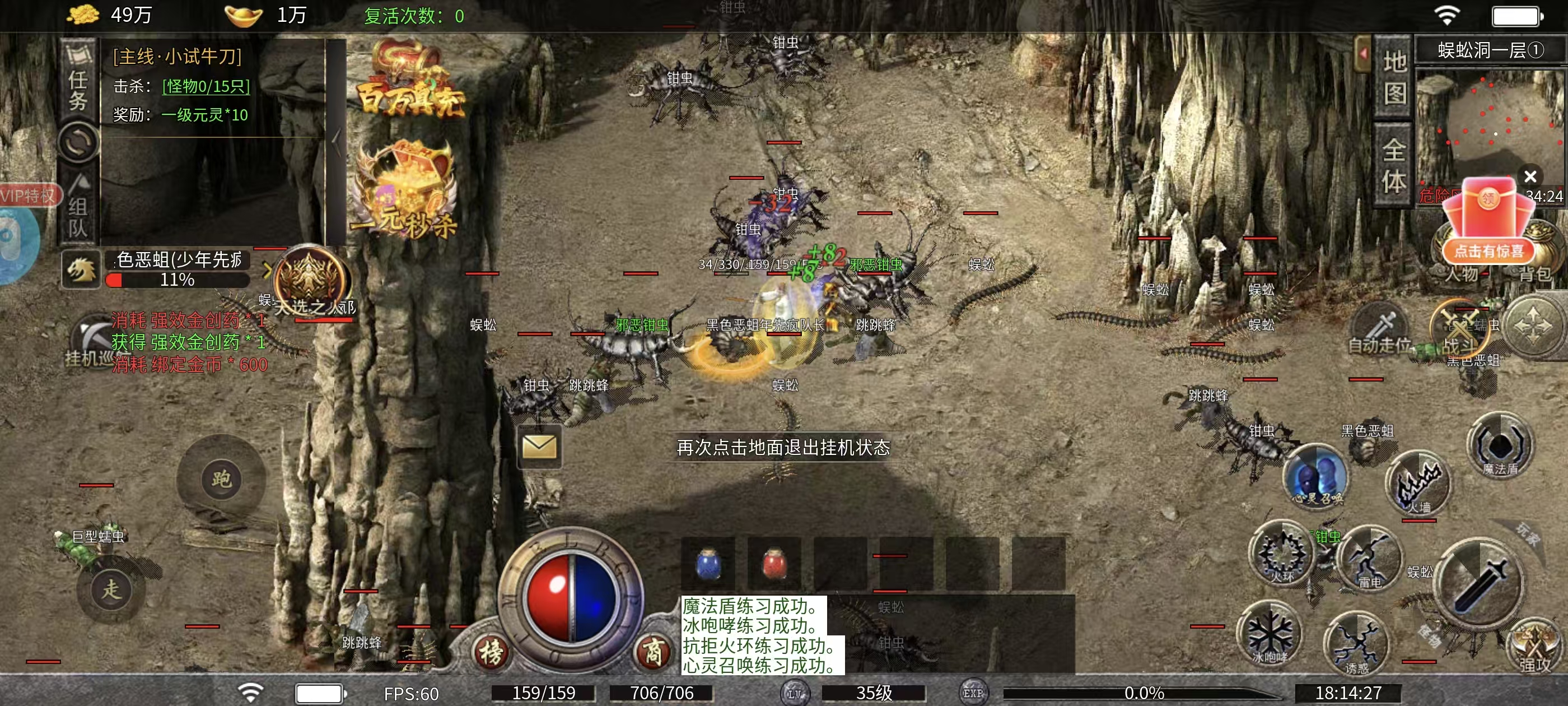Close the red envelope popup
1568x706 pixels.
[1530, 176]
